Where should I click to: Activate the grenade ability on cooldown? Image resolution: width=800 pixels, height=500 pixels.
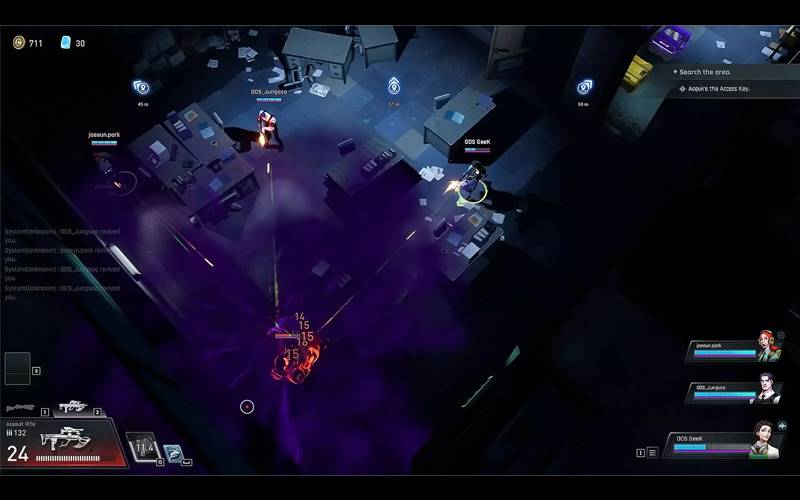click(143, 446)
